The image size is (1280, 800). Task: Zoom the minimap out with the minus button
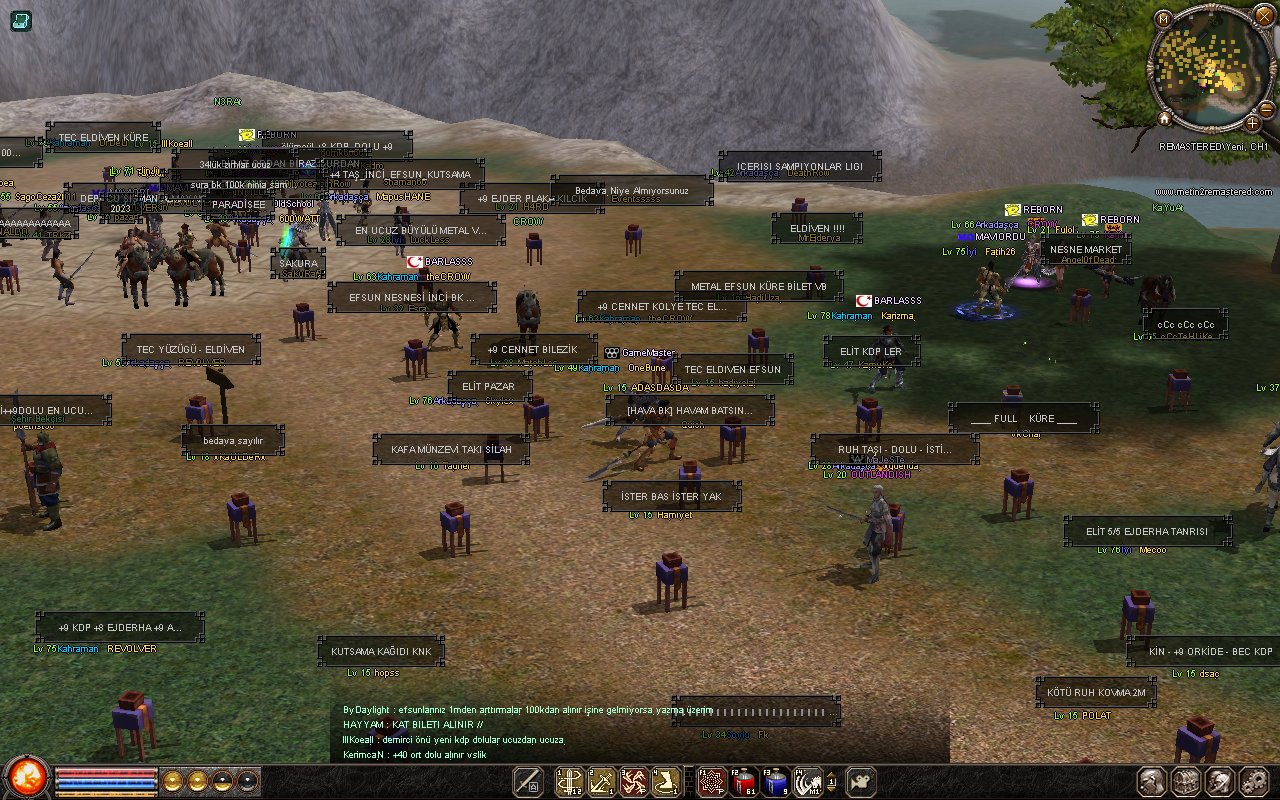(x=1265, y=110)
